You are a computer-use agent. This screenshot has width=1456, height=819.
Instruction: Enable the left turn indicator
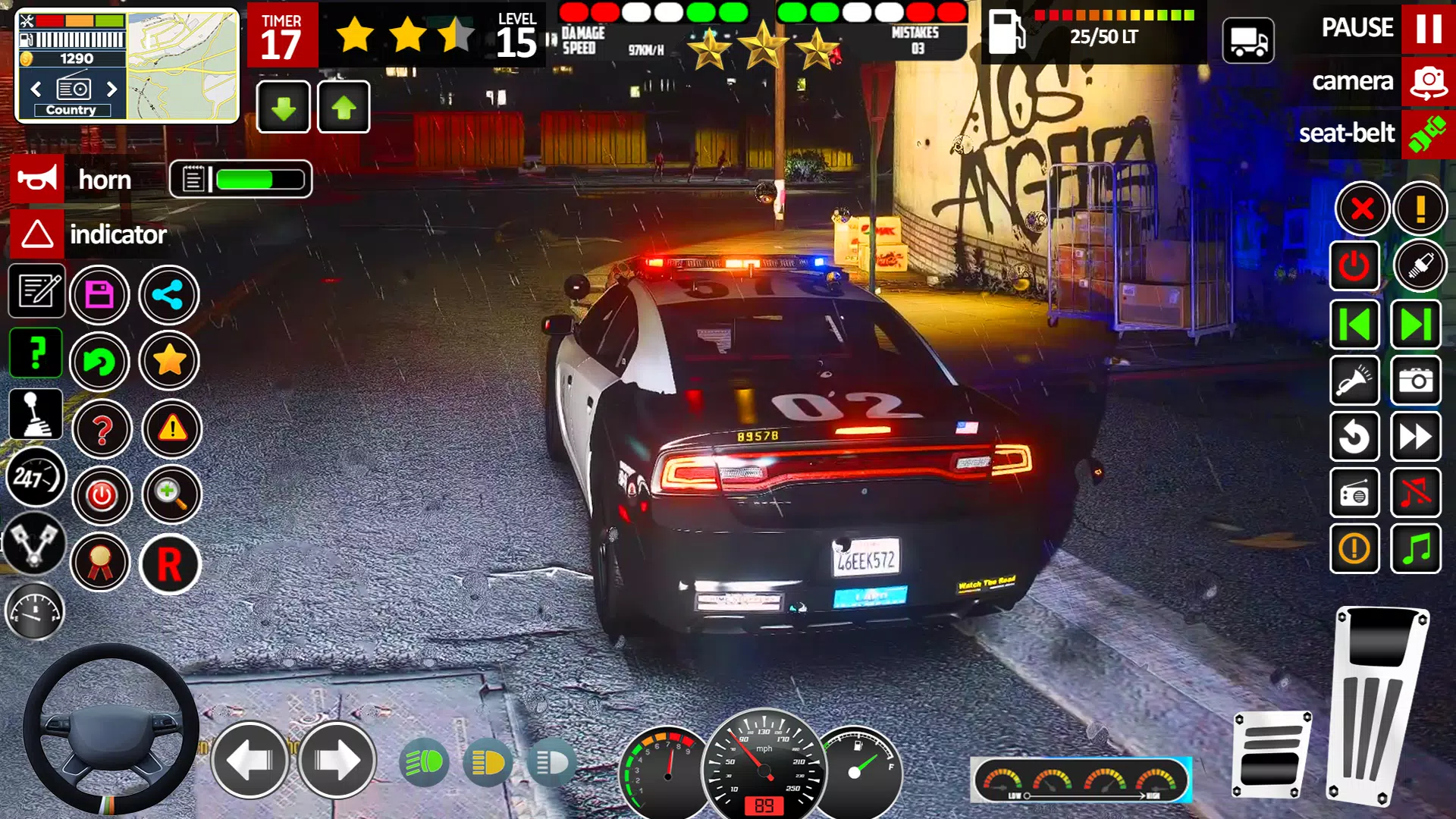click(x=250, y=761)
